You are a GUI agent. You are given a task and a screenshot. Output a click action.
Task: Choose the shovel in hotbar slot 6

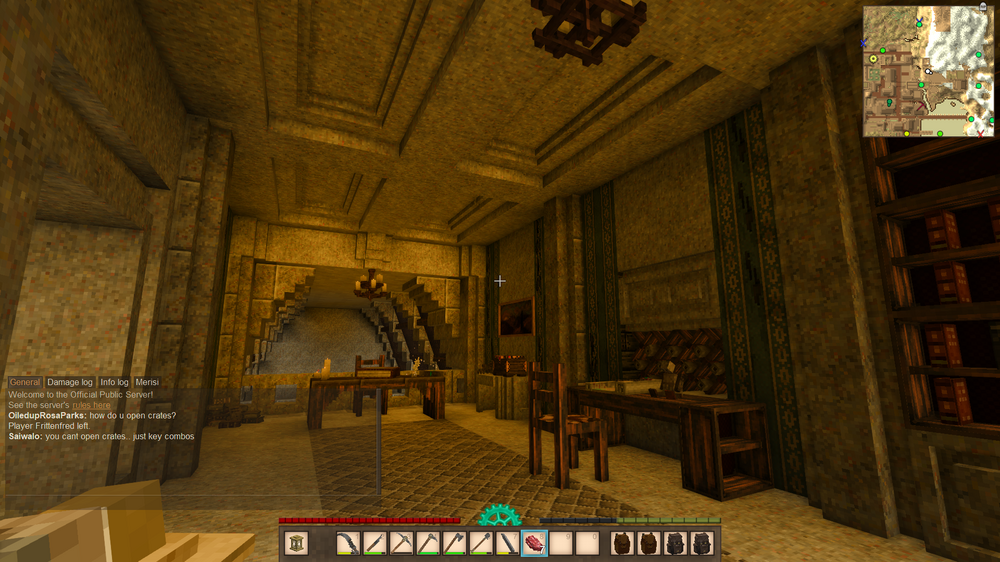tap(480, 543)
